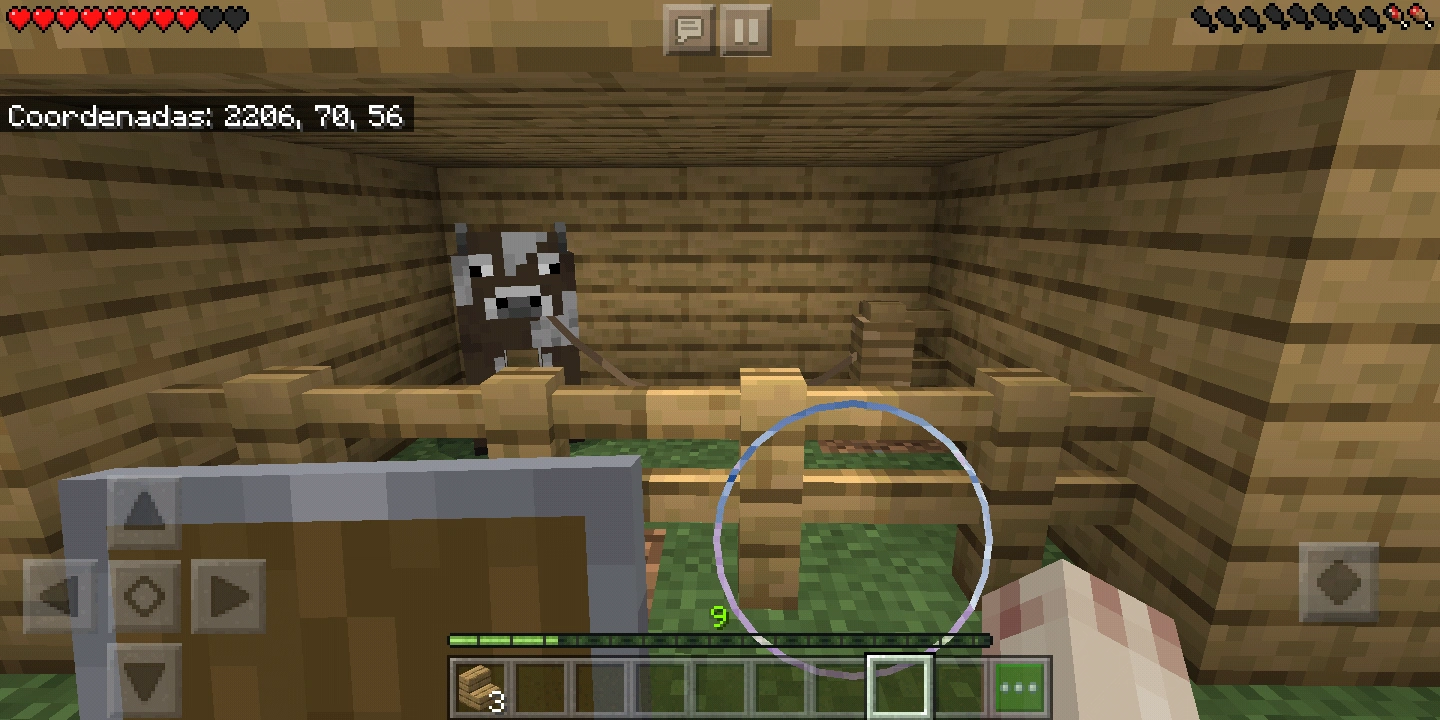
Task: Select the wooden stairs in the hotbar
Action: 480,687
